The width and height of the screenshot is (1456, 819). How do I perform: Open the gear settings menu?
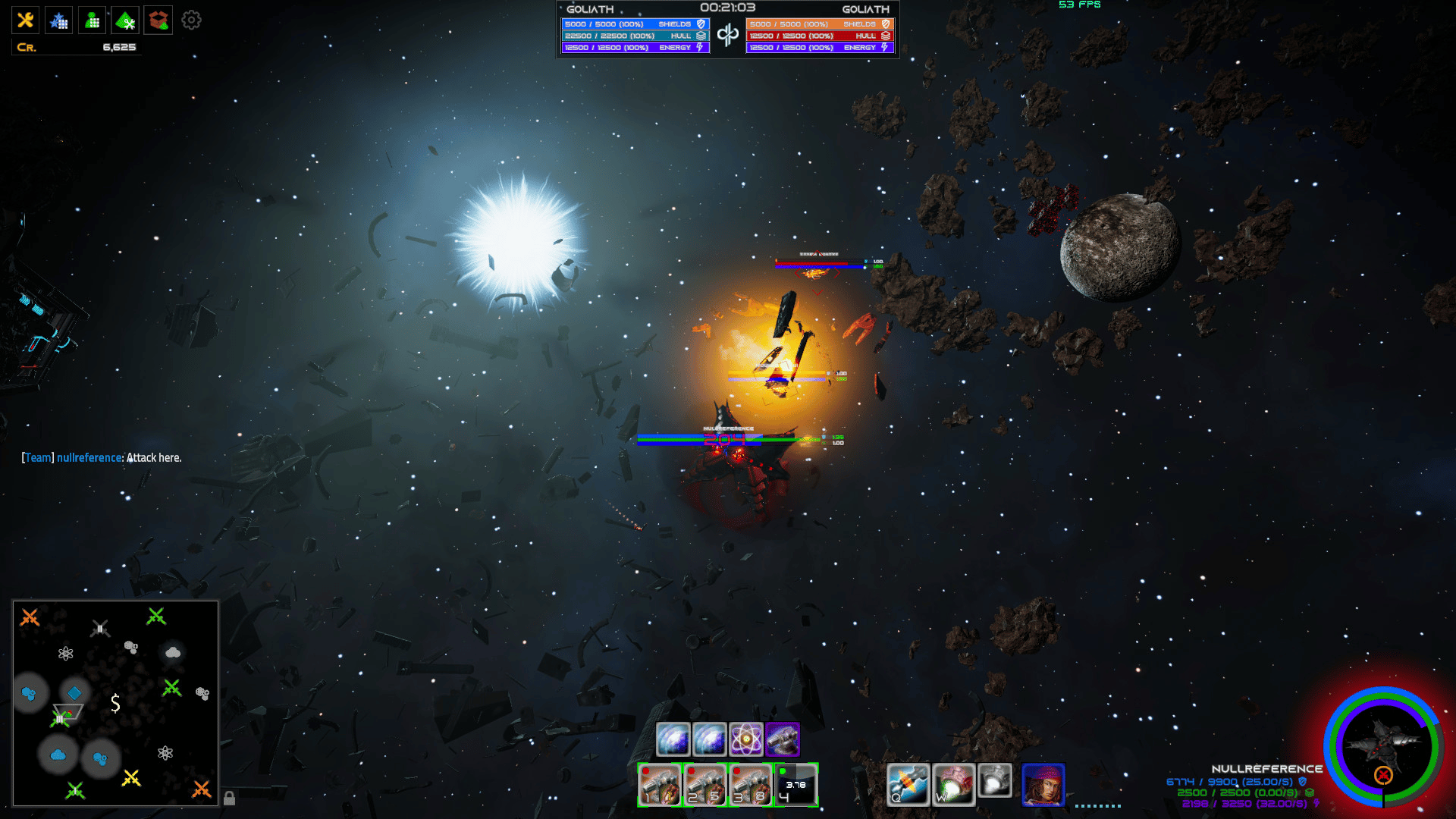click(192, 20)
